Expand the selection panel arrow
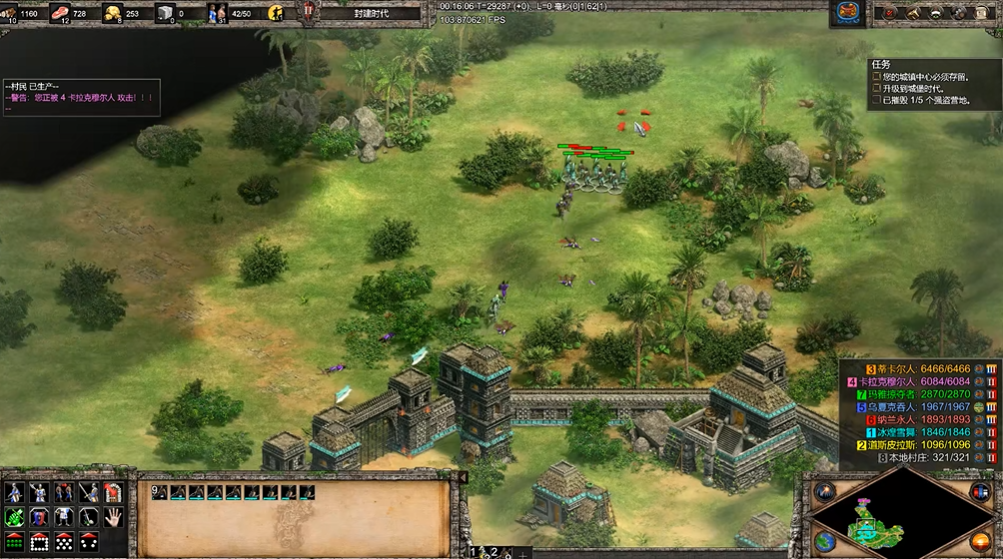This screenshot has height=559, width=1003. point(462,478)
